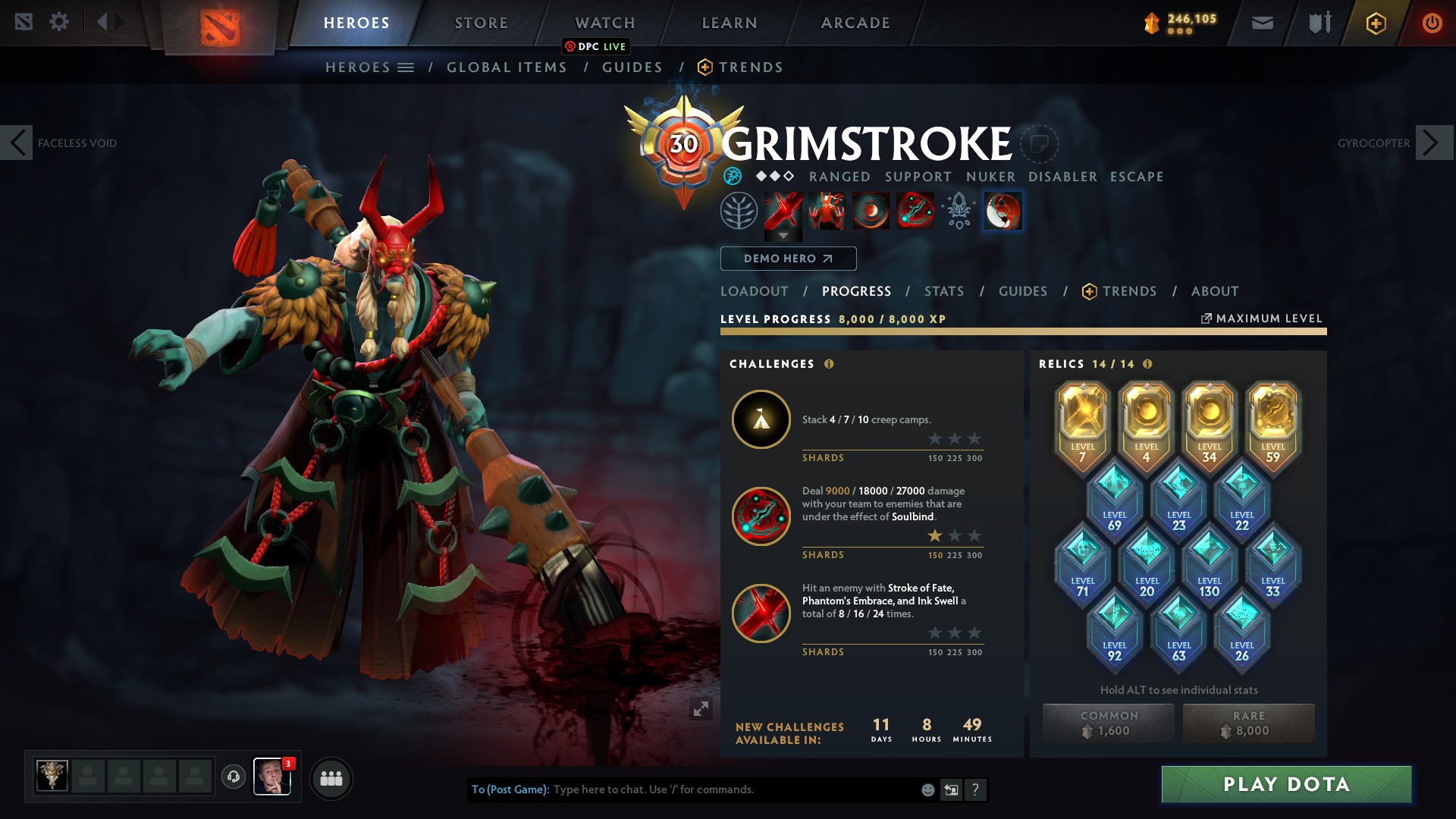The image size is (1456, 819).
Task: Open the settings gear
Action: 59,22
